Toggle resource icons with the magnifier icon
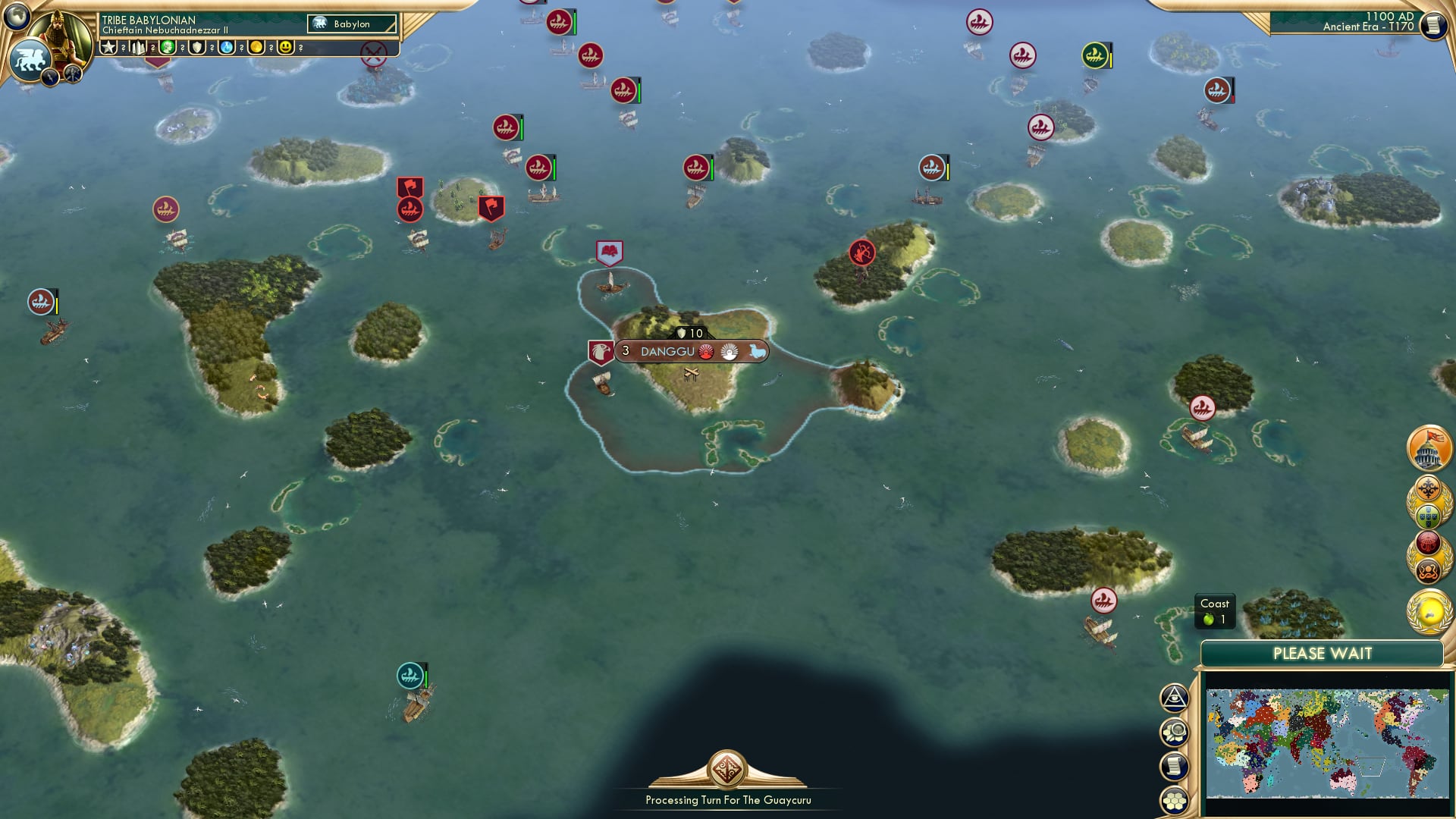This screenshot has width=1456, height=819. coord(1175,732)
